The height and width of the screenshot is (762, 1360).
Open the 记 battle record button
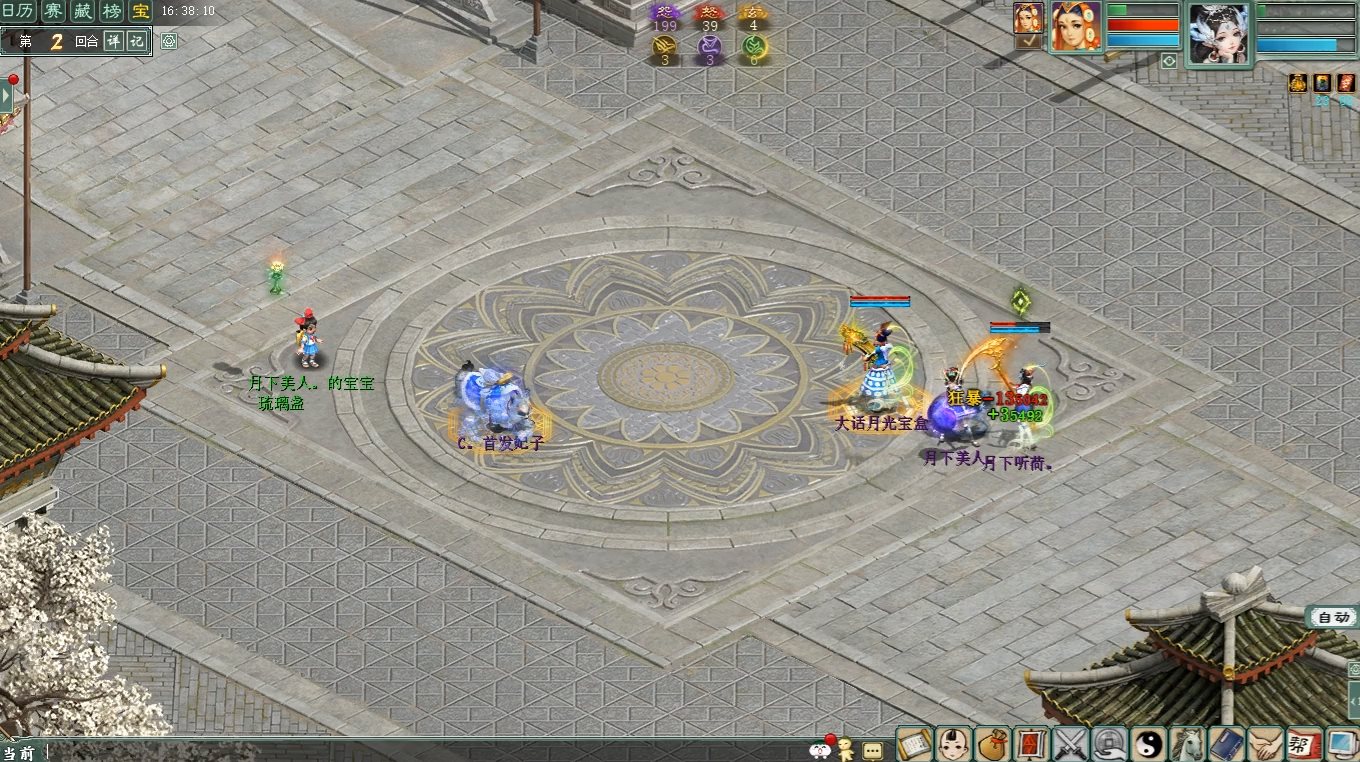point(137,41)
